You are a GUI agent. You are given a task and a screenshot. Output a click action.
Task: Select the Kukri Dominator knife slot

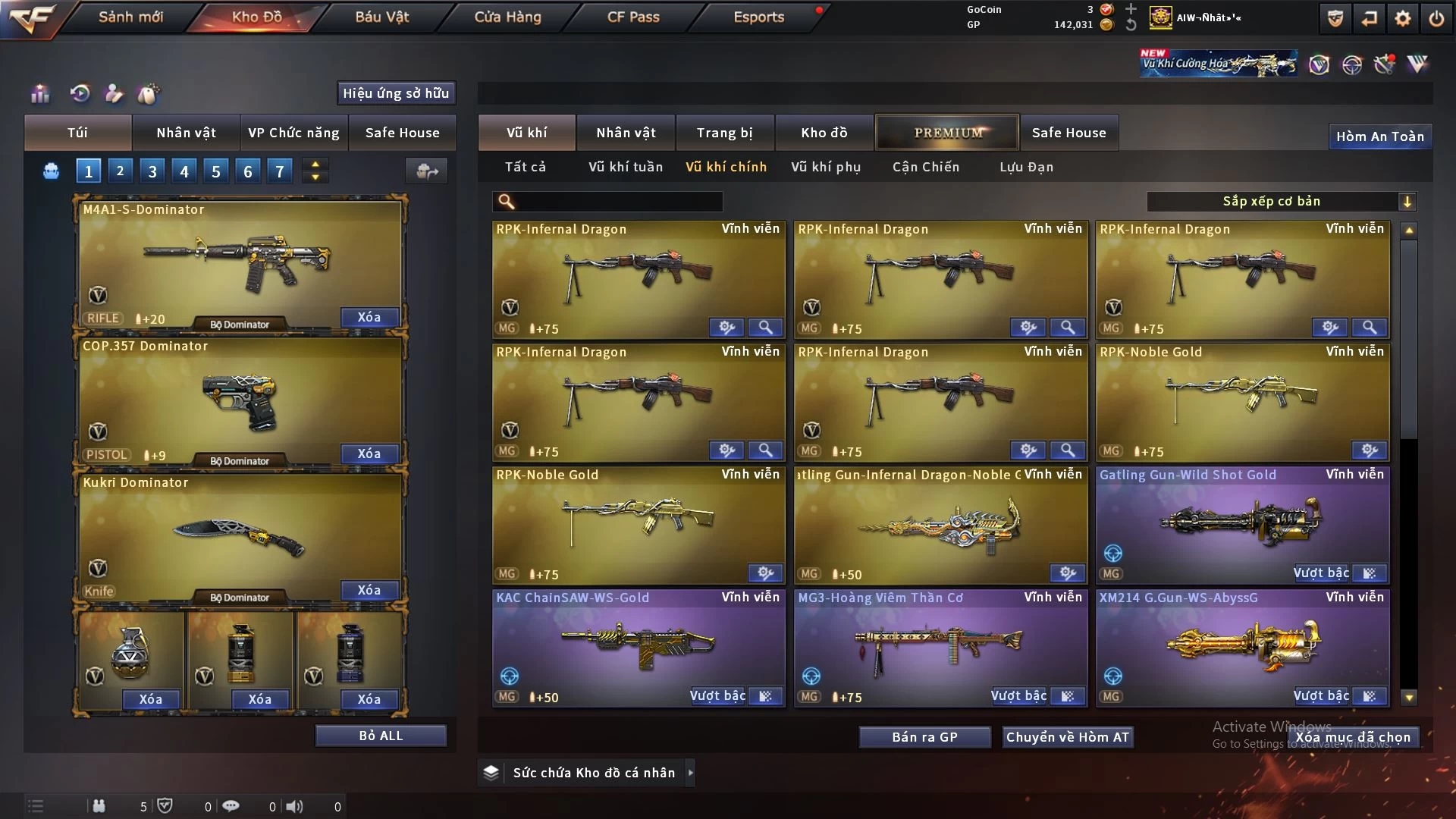point(240,535)
